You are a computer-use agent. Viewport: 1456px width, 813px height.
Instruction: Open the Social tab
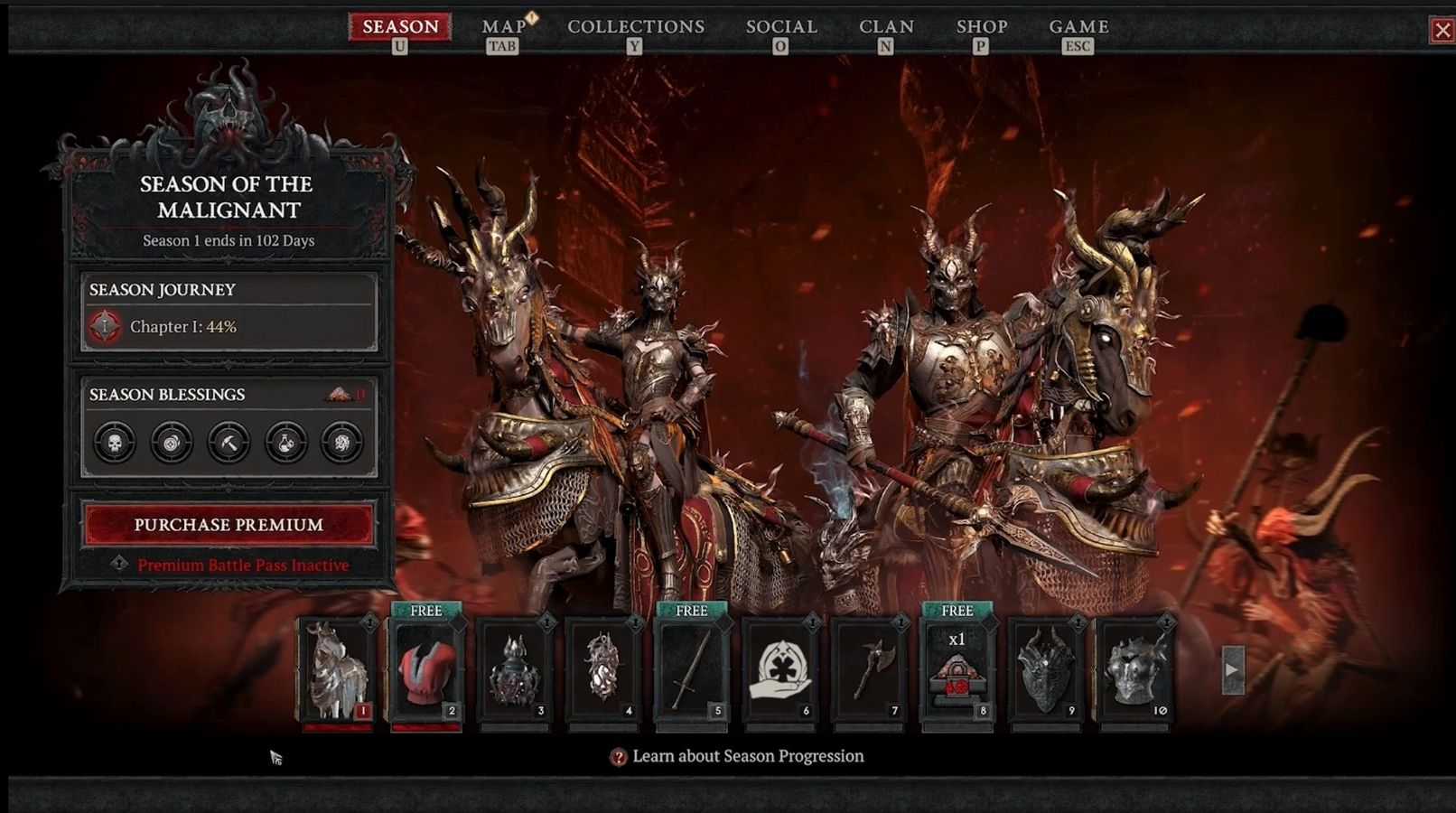point(781,27)
